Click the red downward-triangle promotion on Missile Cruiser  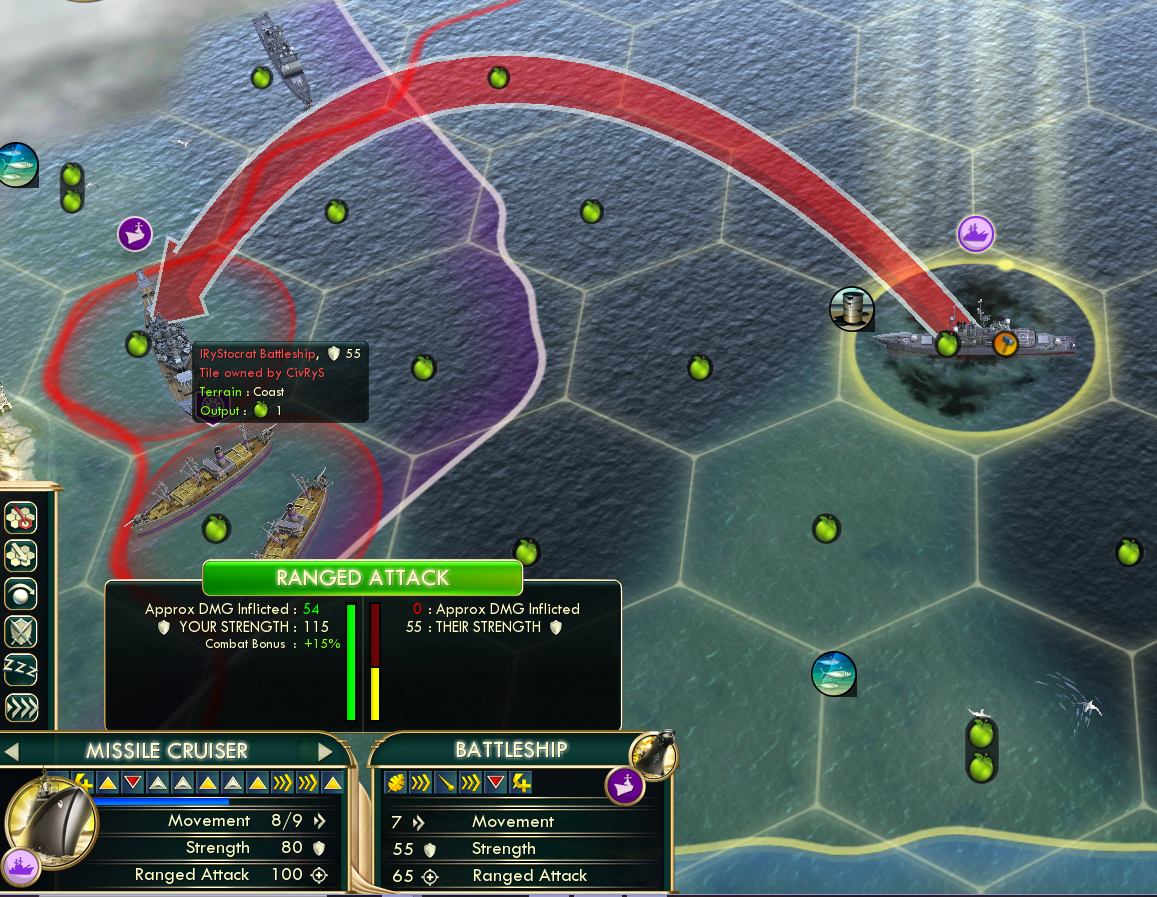133,782
